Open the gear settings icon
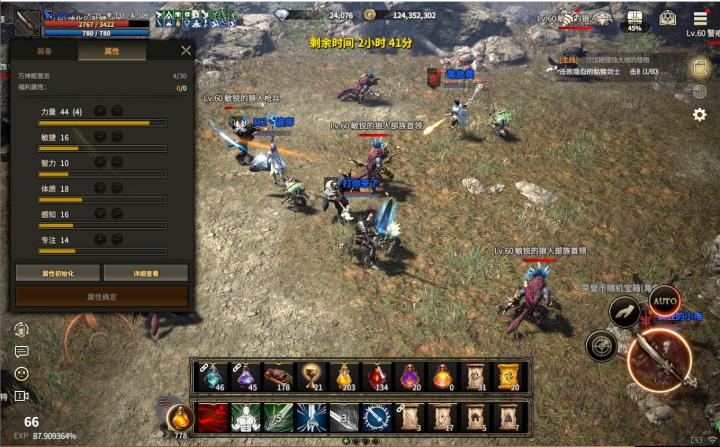 pyautogui.click(x=700, y=115)
